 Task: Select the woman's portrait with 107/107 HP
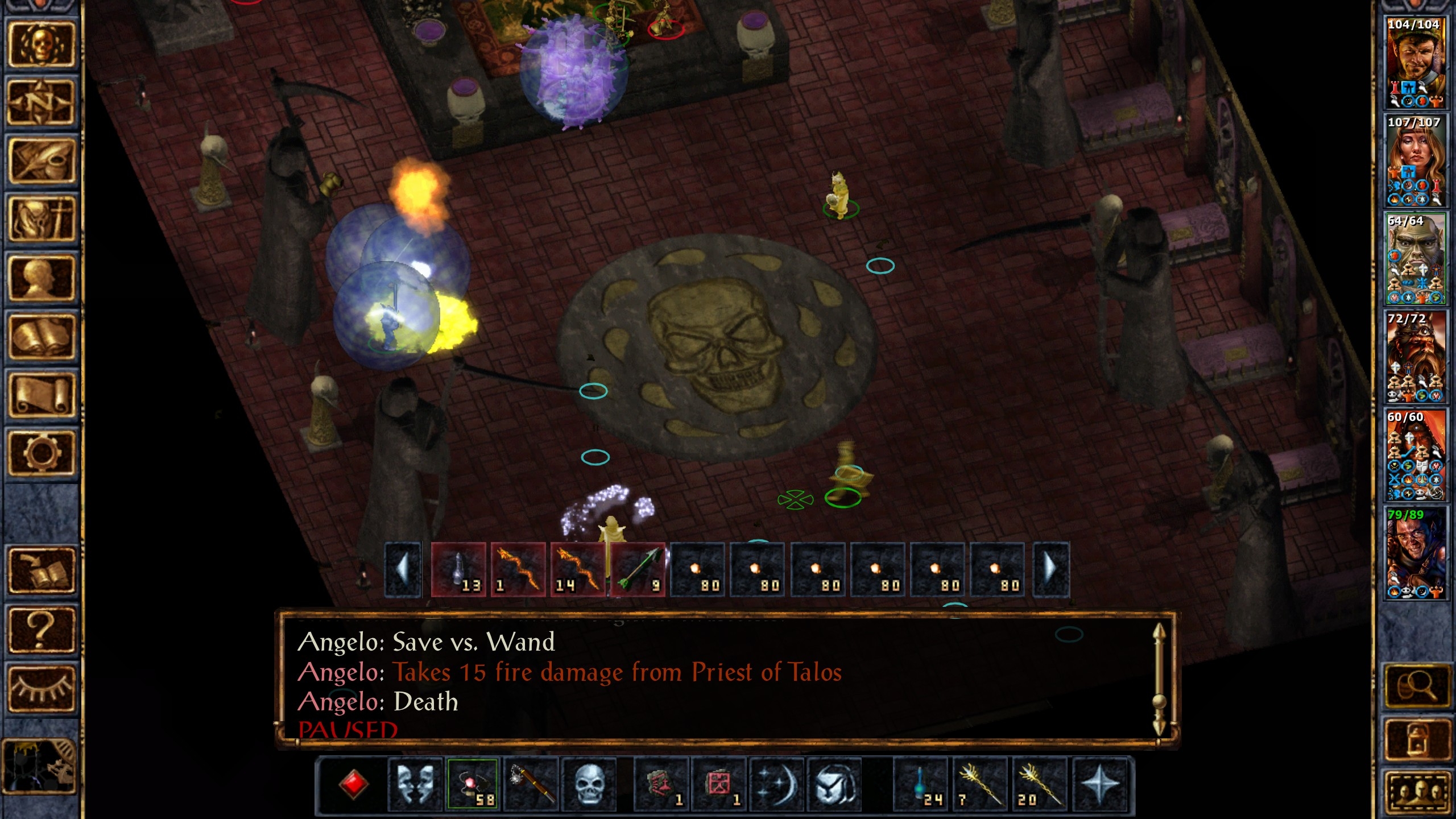click(x=1414, y=160)
